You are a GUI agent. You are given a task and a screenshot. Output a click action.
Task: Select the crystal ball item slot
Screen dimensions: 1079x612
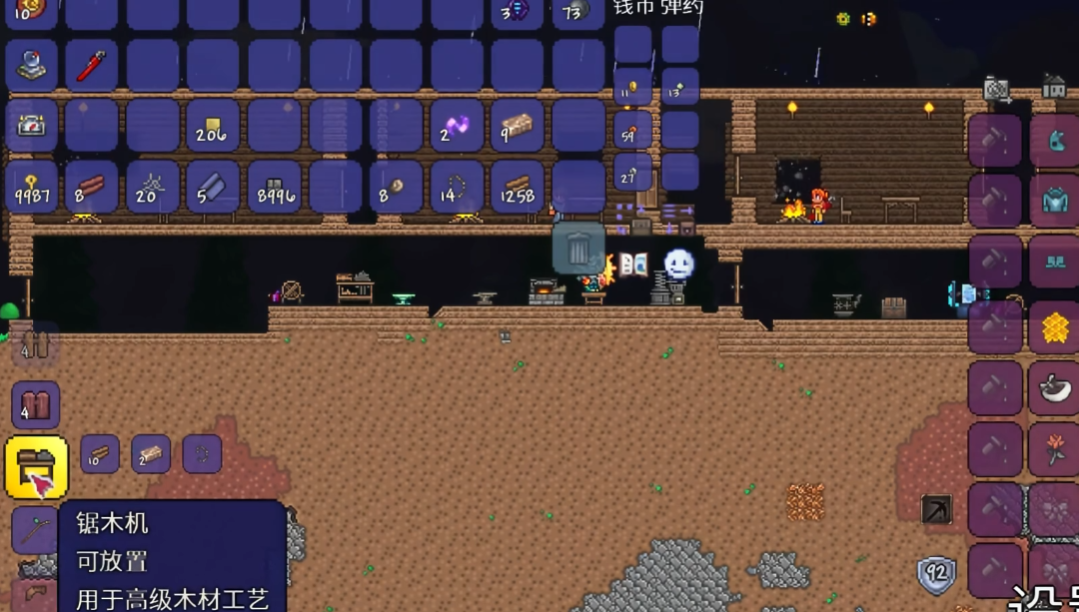point(31,66)
